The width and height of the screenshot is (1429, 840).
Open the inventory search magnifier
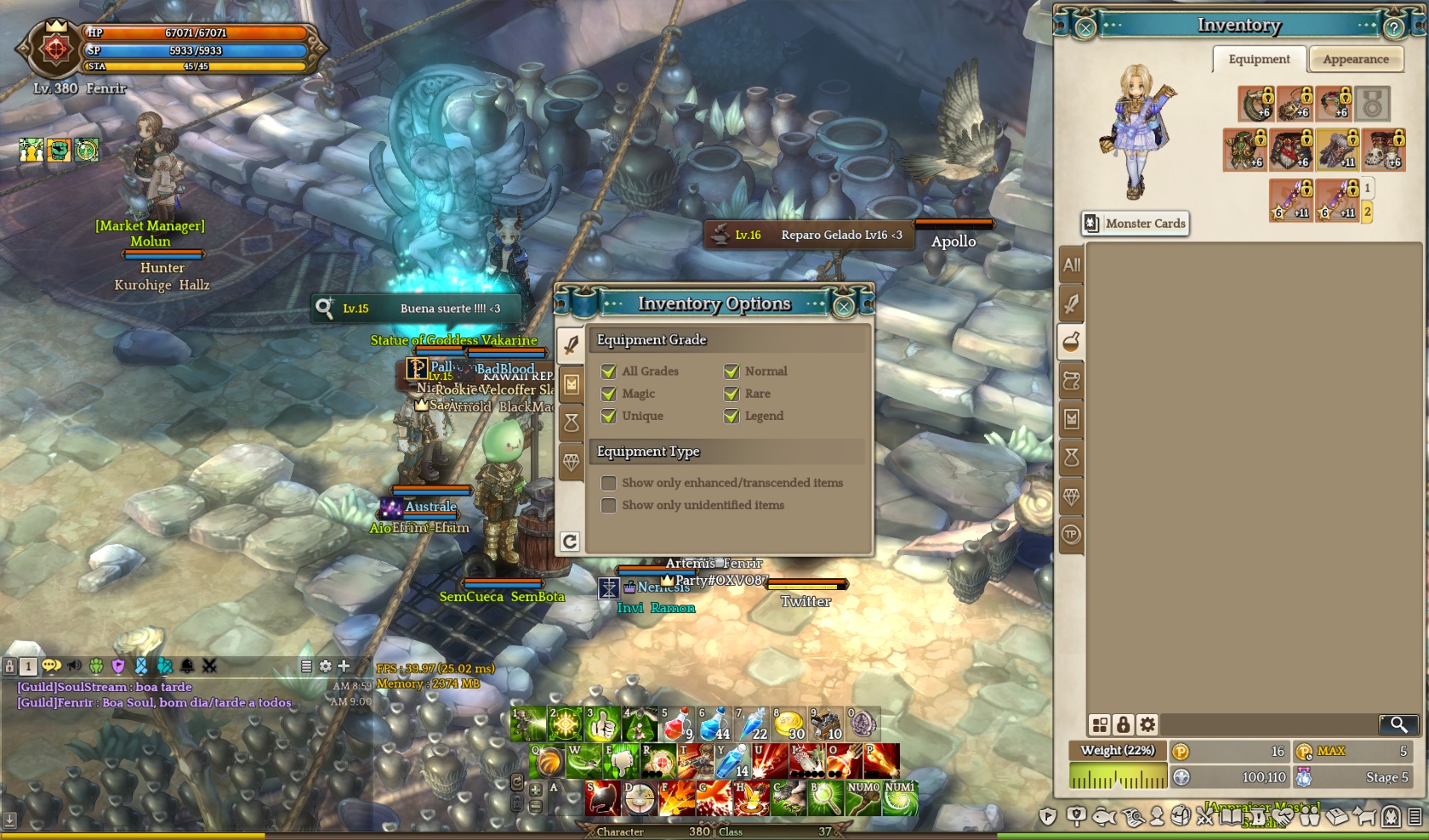point(1398,724)
